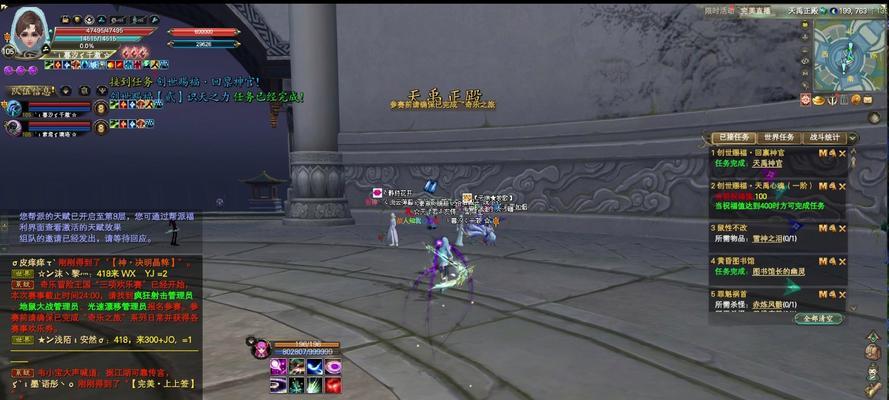Switch to the 已接任务 tab
The image size is (889, 400).
point(731,137)
